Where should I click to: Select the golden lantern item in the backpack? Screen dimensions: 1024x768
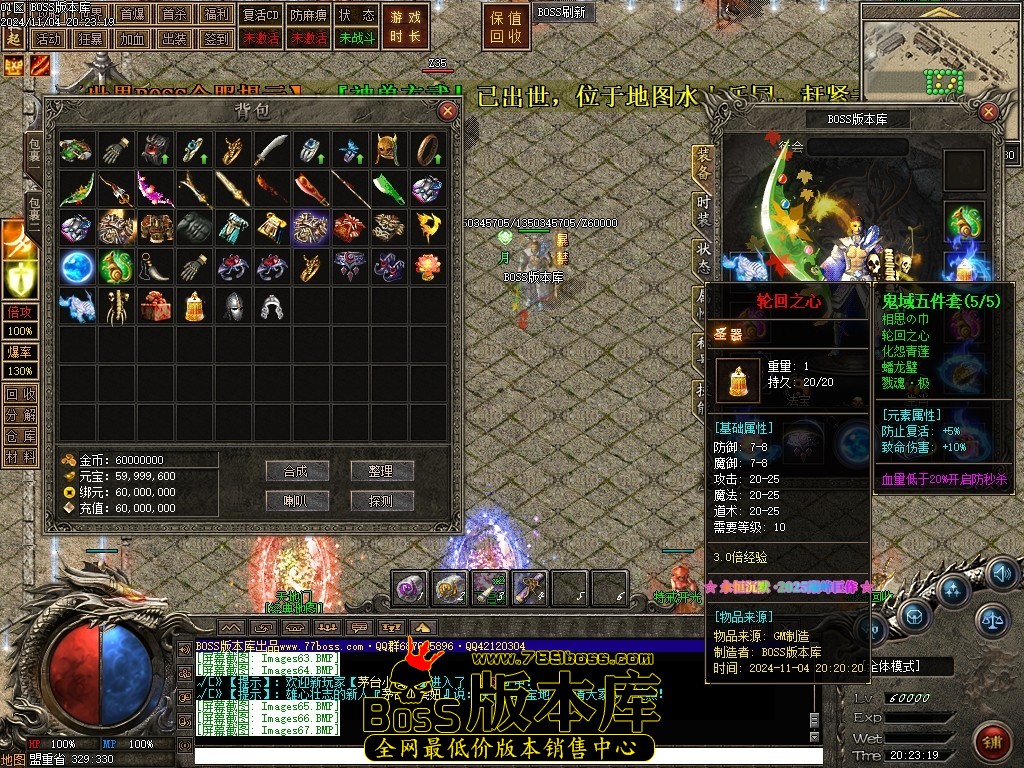point(194,306)
